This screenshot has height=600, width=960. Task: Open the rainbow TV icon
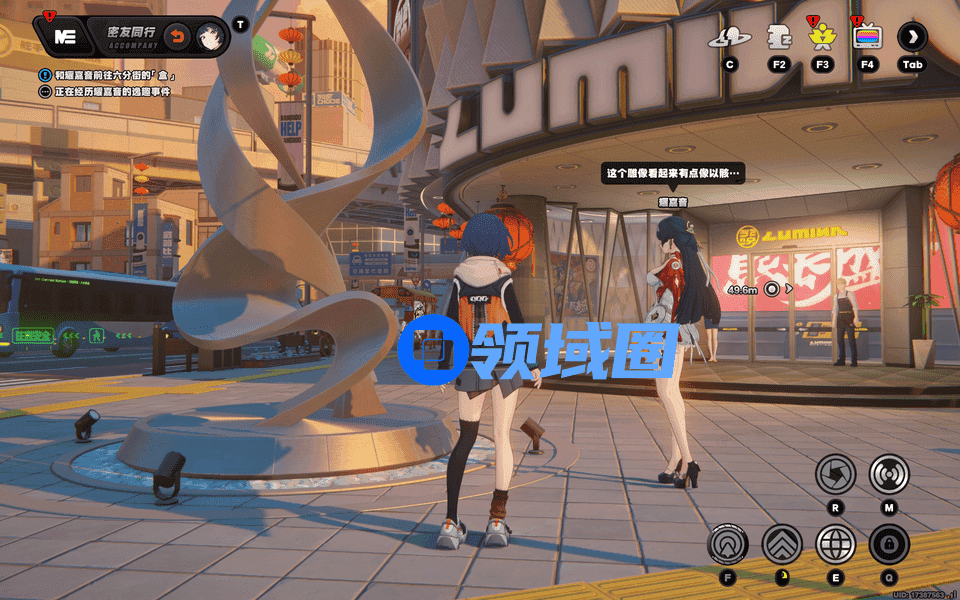click(x=866, y=38)
